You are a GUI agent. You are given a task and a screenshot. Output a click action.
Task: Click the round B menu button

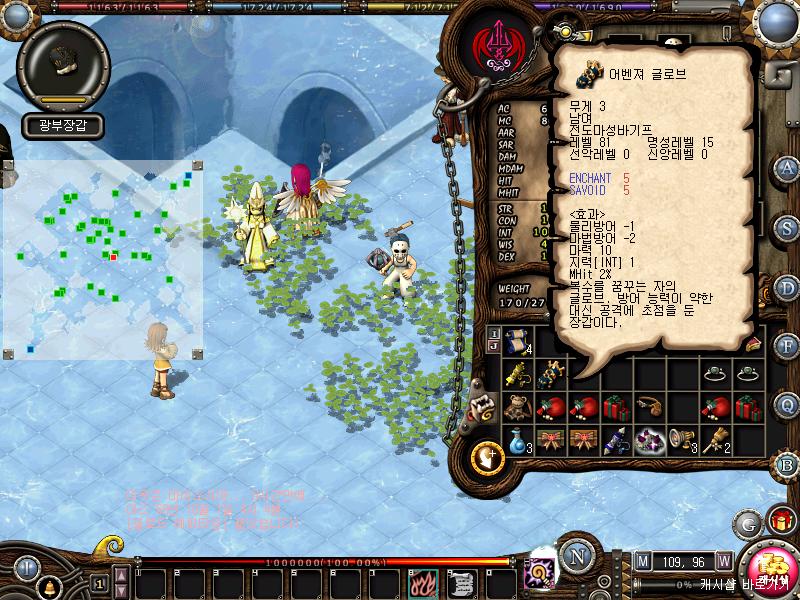pyautogui.click(x=788, y=464)
